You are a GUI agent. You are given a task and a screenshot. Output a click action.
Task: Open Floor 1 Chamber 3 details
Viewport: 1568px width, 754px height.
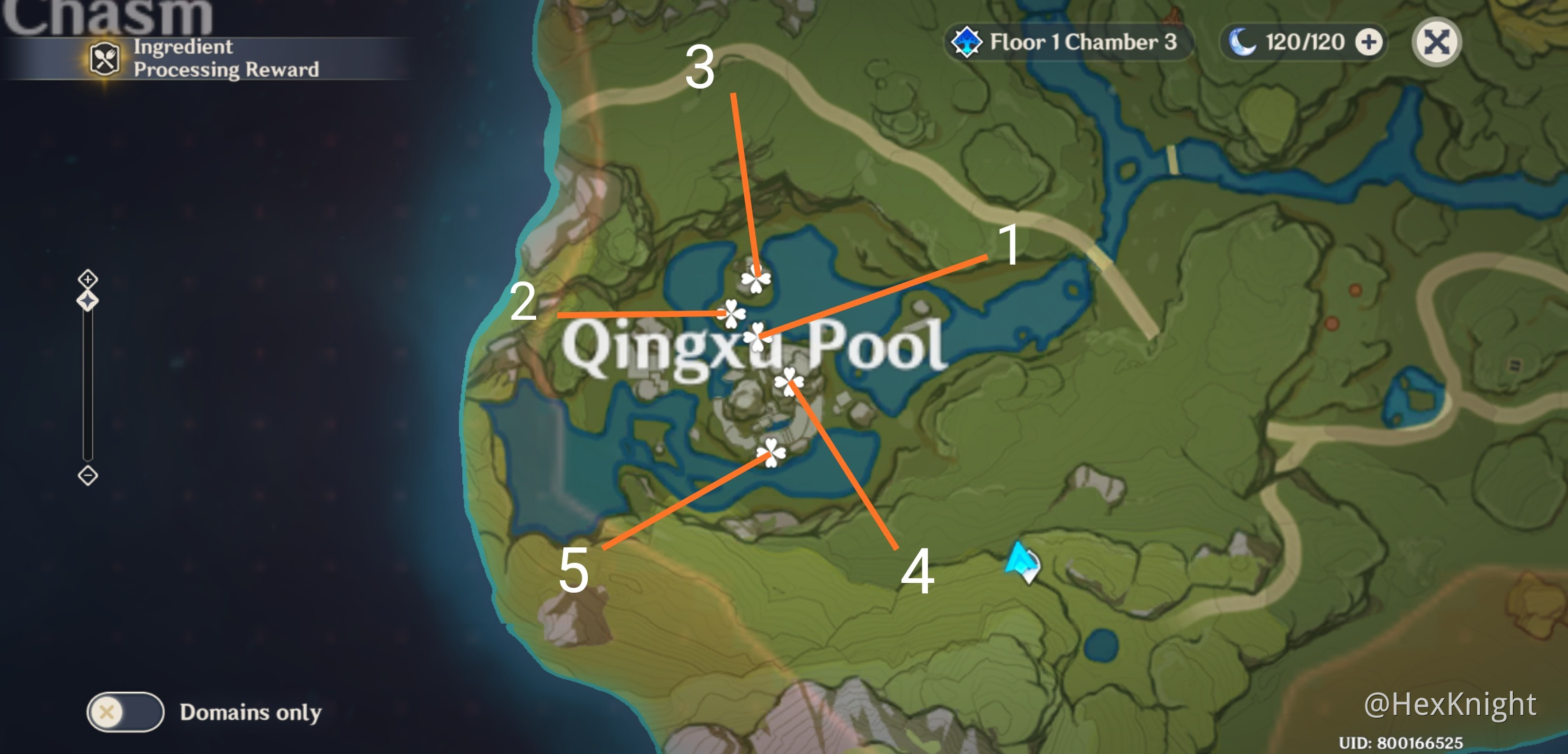coord(1085,42)
